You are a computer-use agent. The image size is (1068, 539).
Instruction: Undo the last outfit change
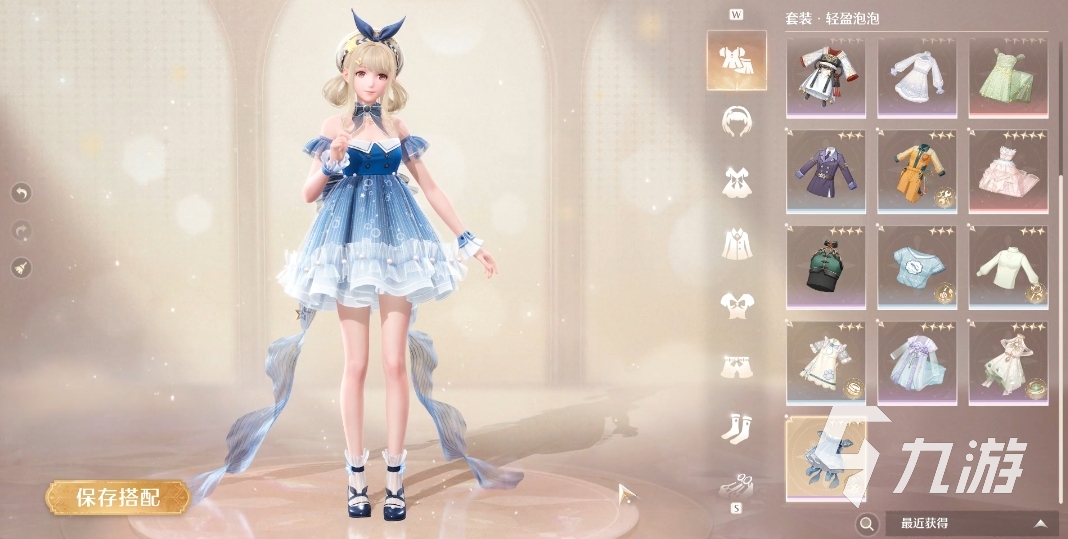click(x=22, y=192)
